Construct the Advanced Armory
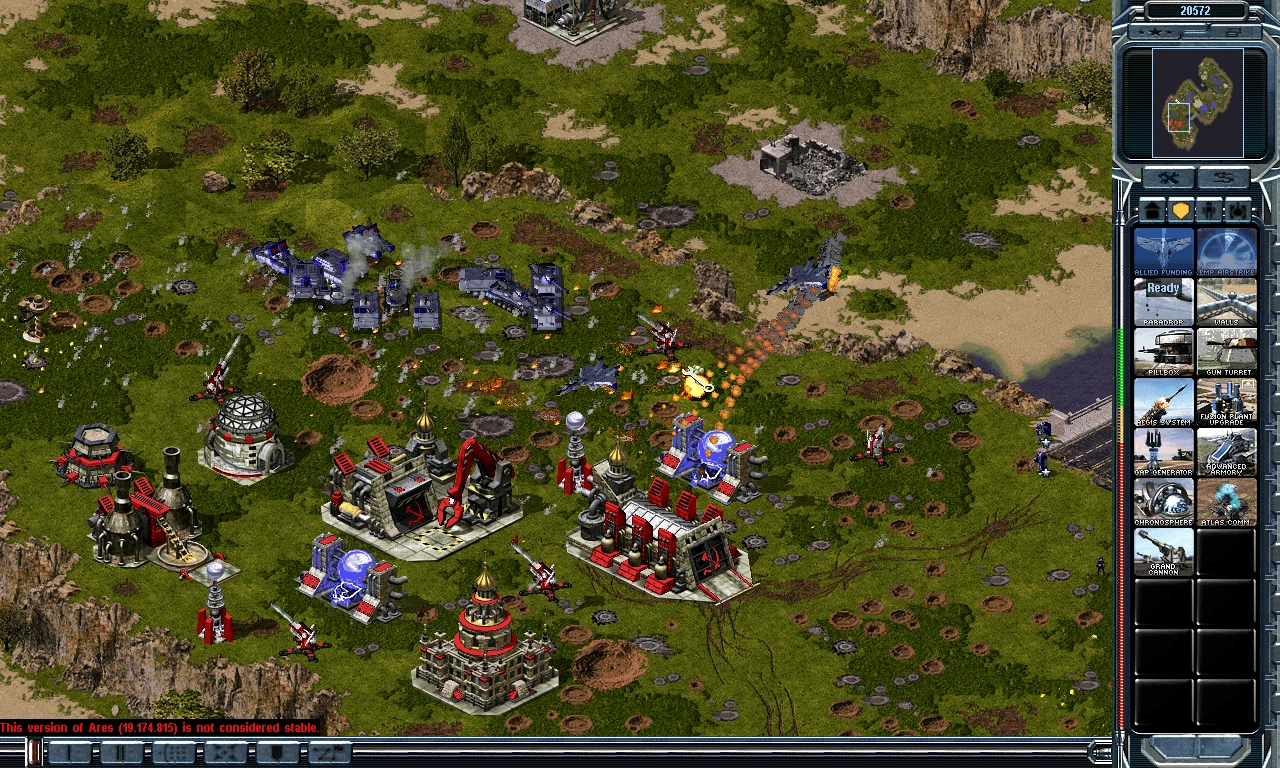 tap(1226, 452)
